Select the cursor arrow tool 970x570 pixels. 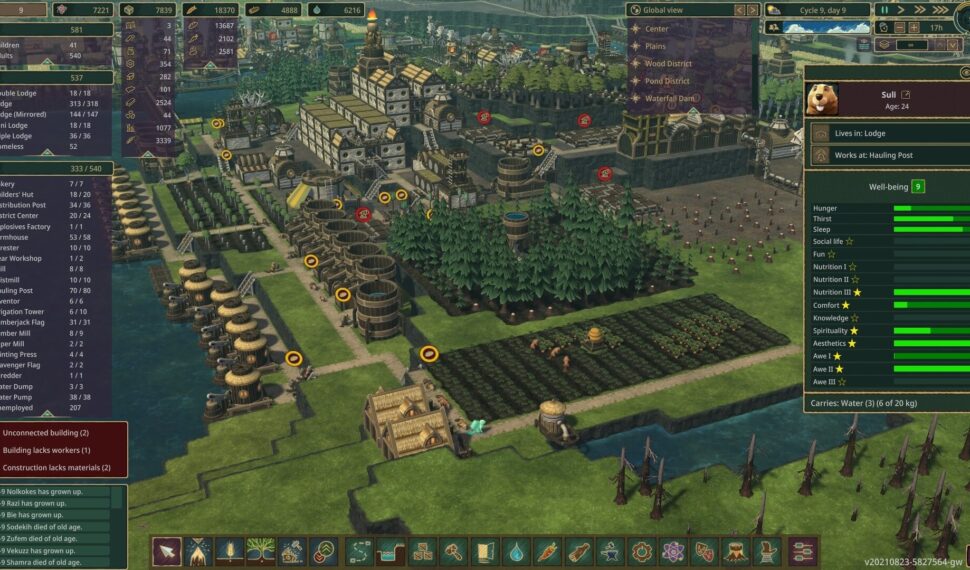[167, 551]
